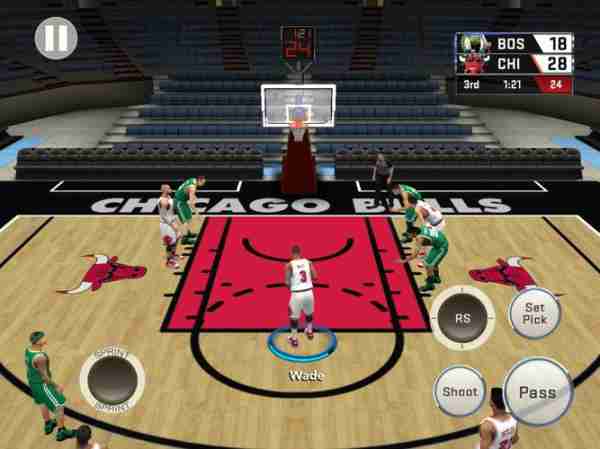Screen dimensions: 600x449
Task: Tap the RS stick button
Action: (x=462, y=317)
